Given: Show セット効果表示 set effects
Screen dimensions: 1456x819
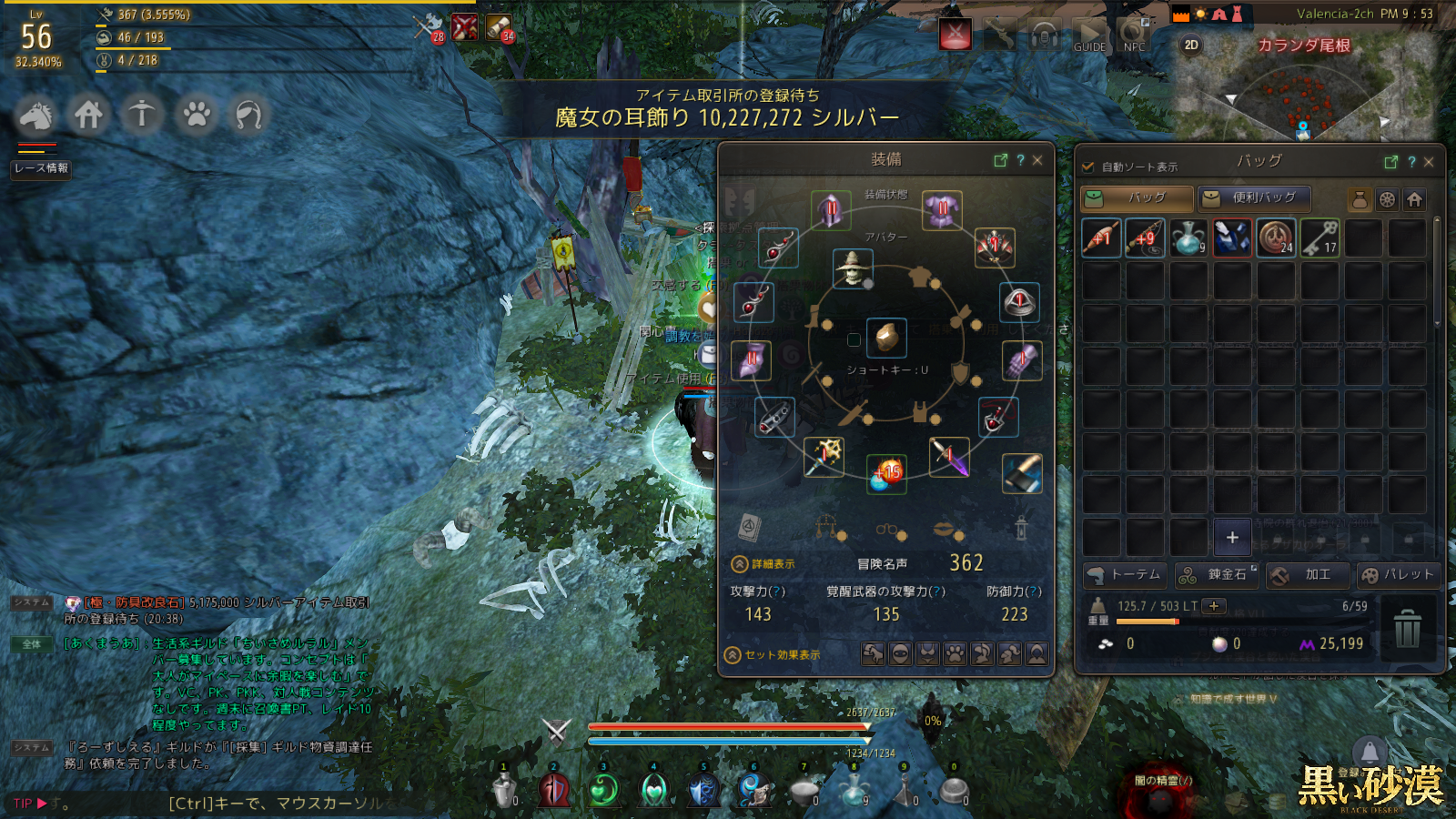Looking at the screenshot, I should (773, 655).
